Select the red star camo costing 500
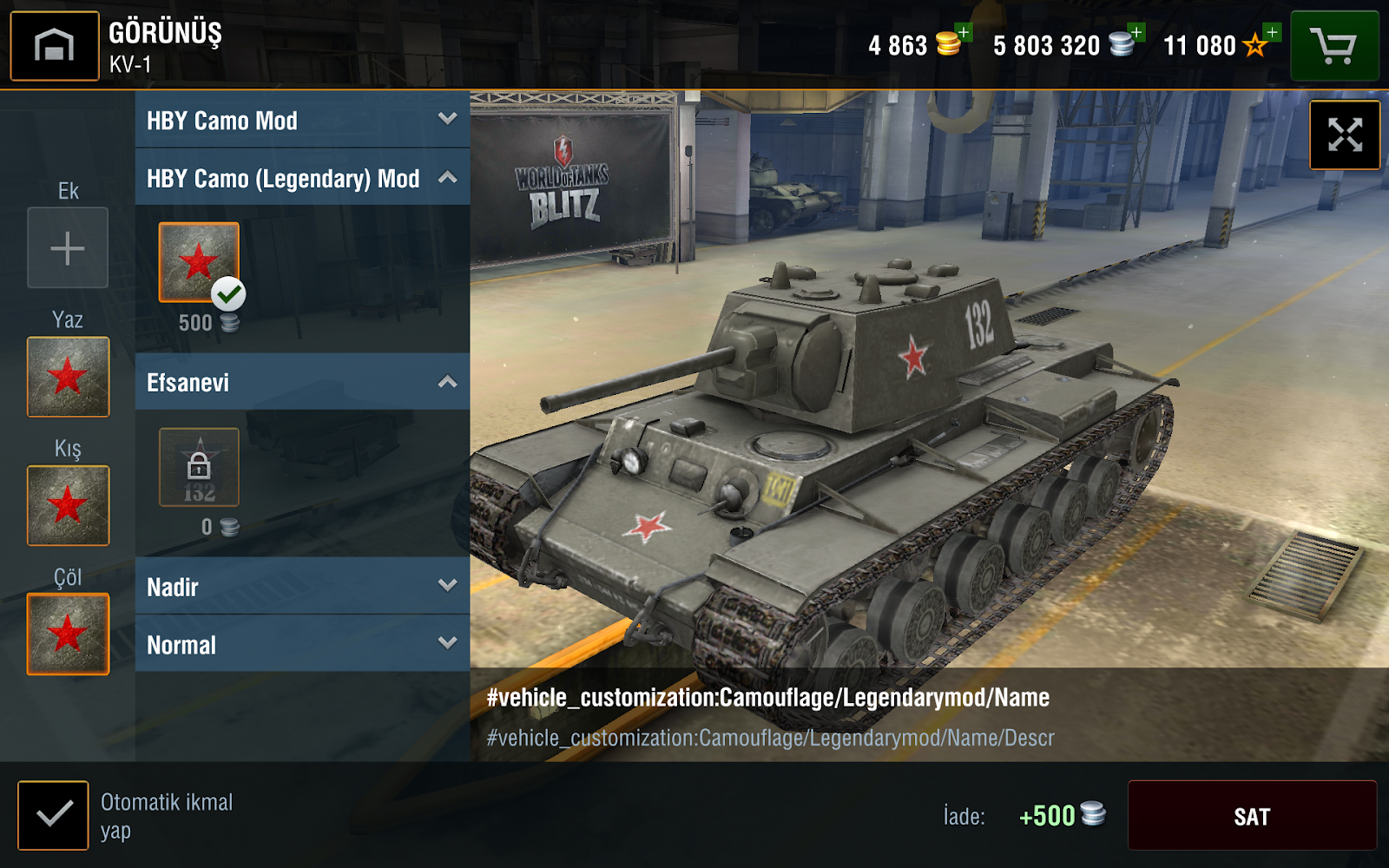This screenshot has height=868, width=1389. coord(199,262)
